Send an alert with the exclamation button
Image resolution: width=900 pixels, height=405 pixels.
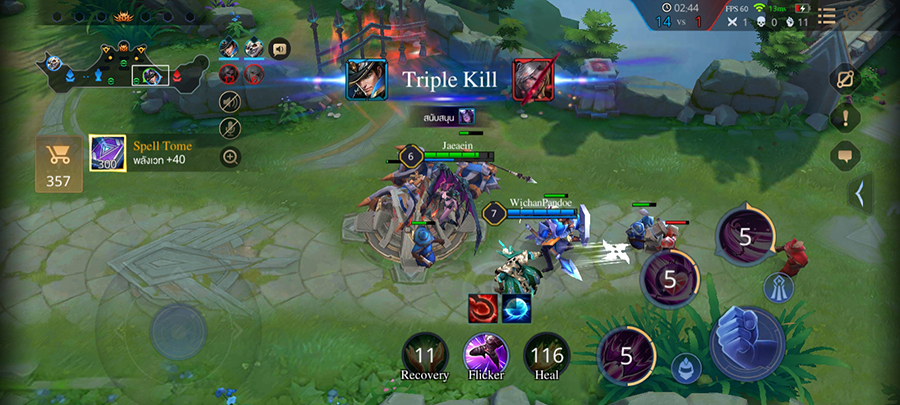[x=845, y=117]
